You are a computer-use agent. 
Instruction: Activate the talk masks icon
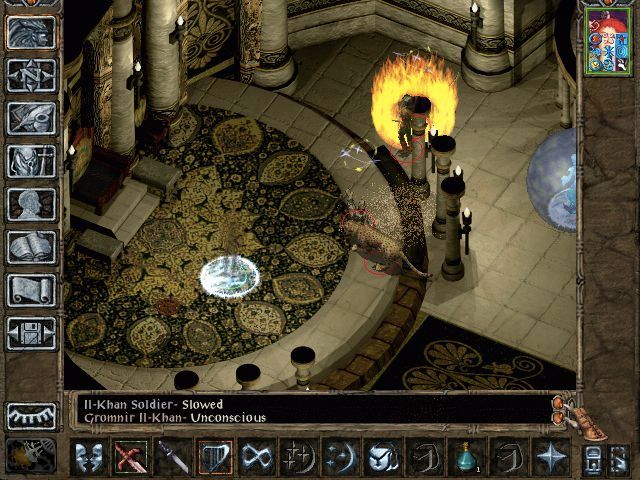pyautogui.click(x=87, y=457)
